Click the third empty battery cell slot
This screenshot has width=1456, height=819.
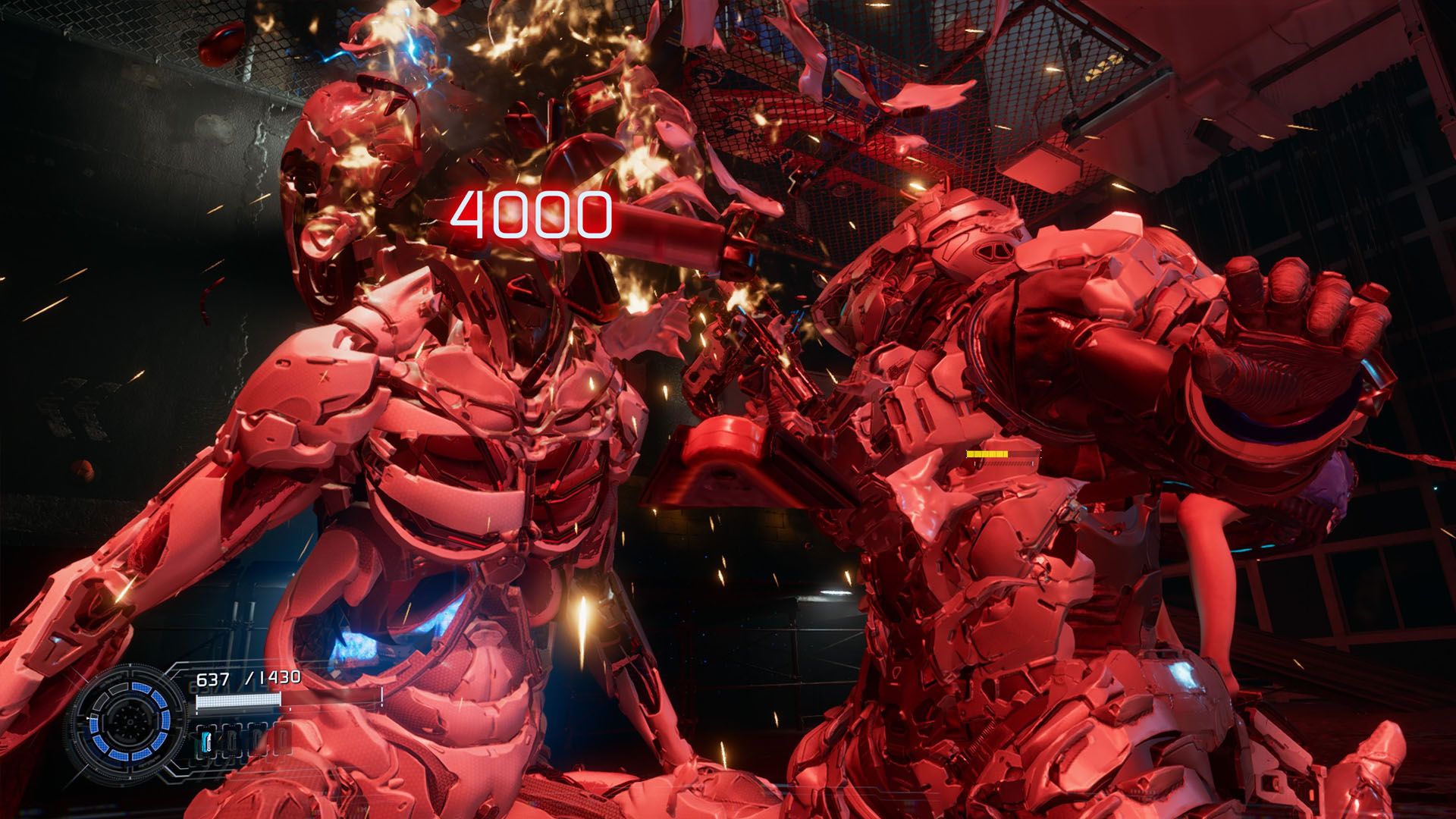click(x=258, y=741)
